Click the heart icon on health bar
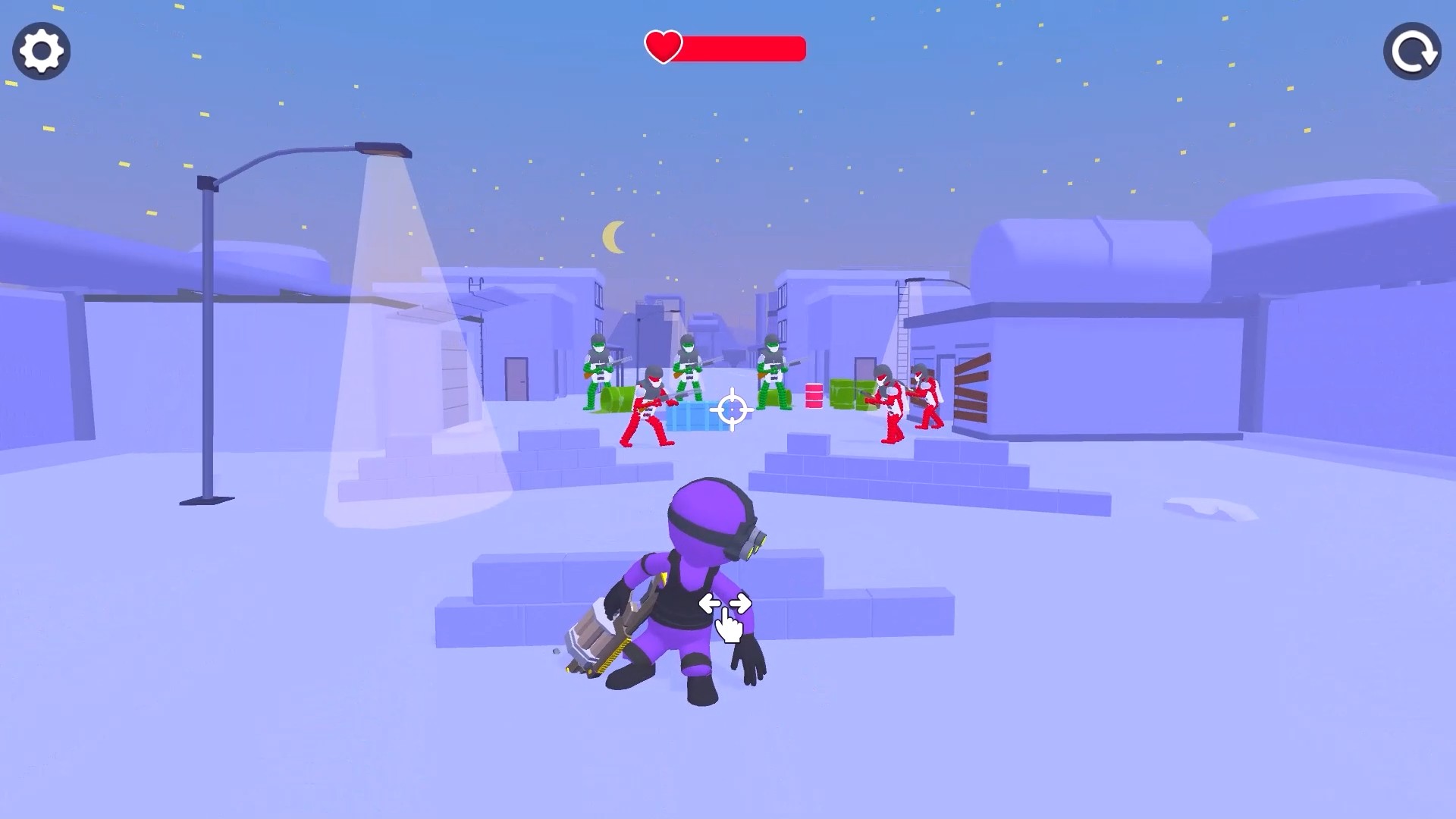1456x819 pixels. 663,48
